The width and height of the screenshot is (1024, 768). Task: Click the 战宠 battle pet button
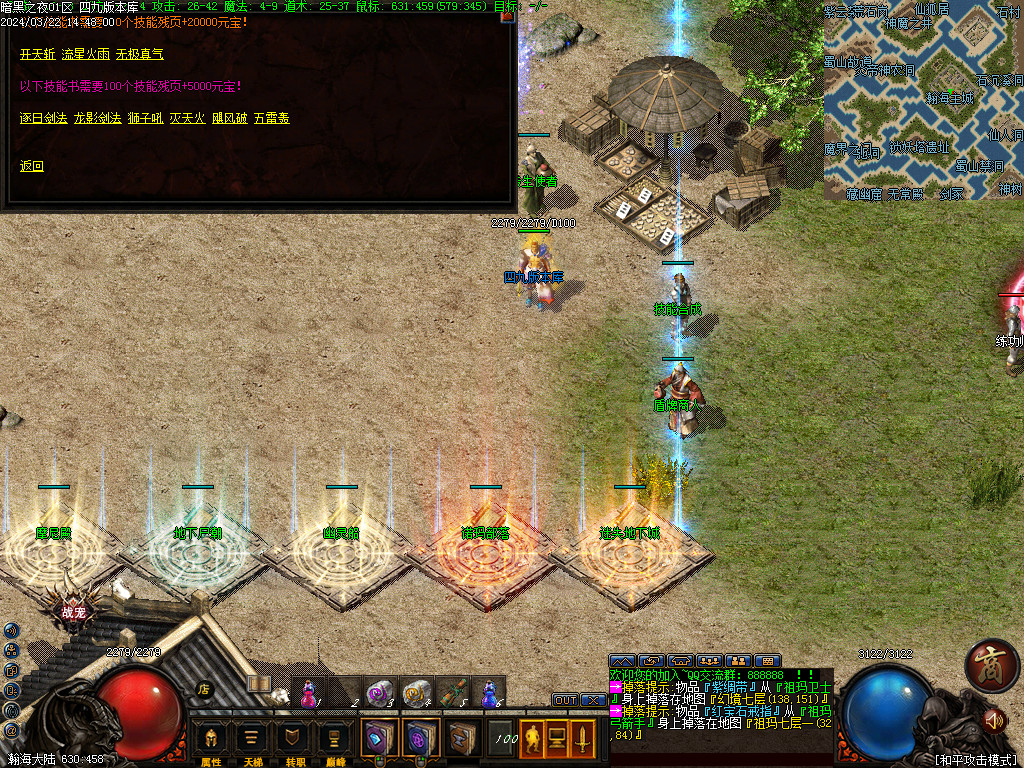tap(73, 612)
